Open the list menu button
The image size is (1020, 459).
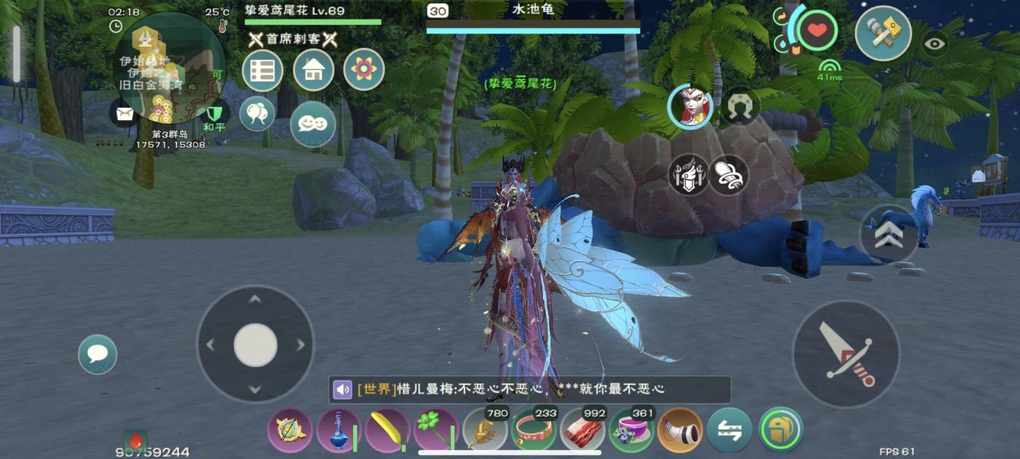pyautogui.click(x=263, y=70)
